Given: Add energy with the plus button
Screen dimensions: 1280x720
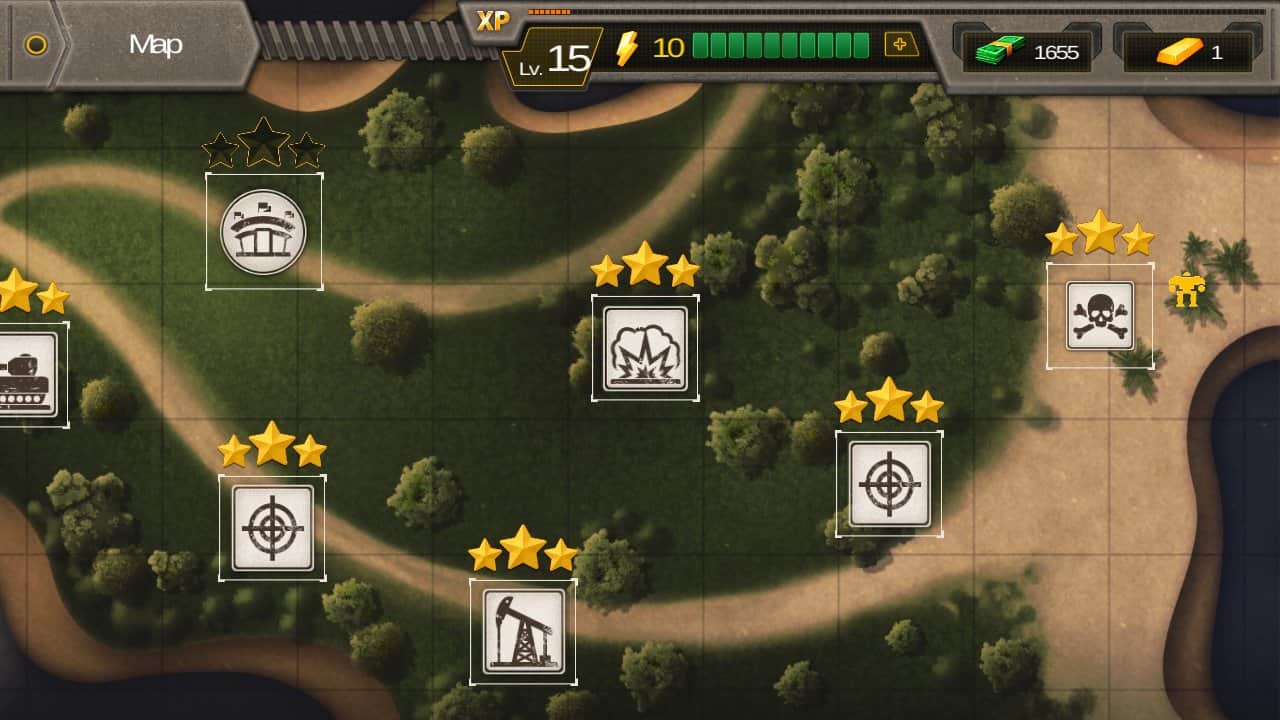Looking at the screenshot, I should [x=901, y=45].
